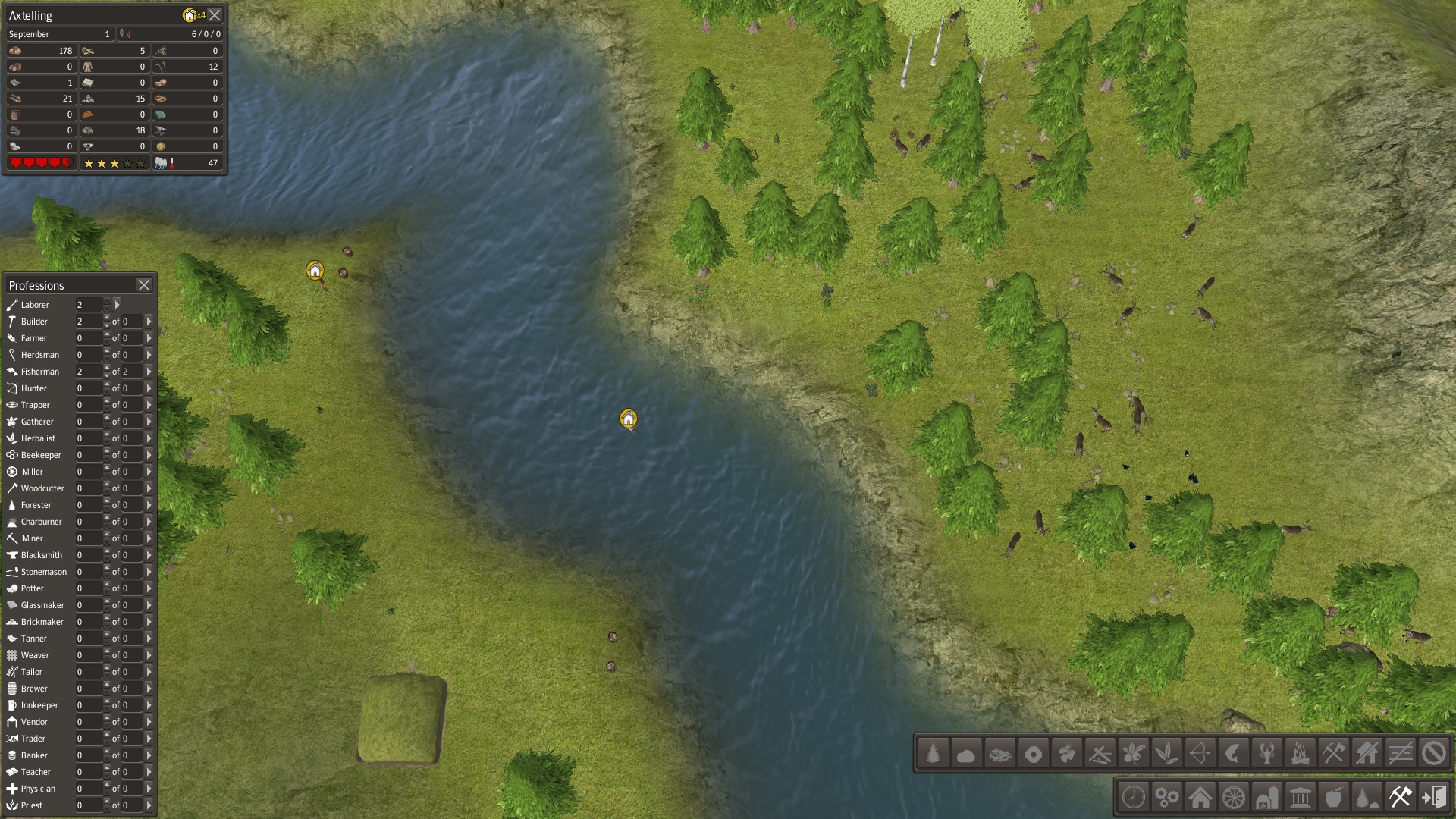
Task: Expand the Builder profession row arrow
Action: coord(149,322)
